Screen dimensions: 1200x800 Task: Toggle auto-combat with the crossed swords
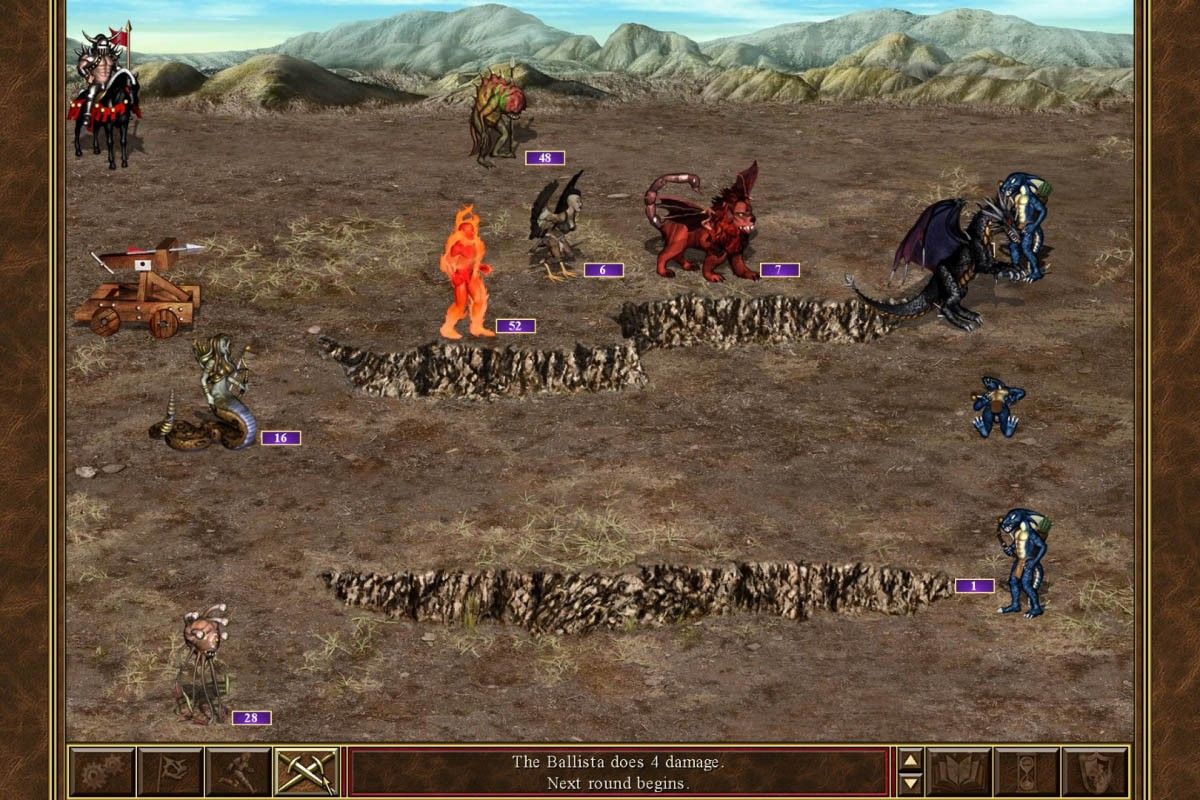(x=306, y=772)
